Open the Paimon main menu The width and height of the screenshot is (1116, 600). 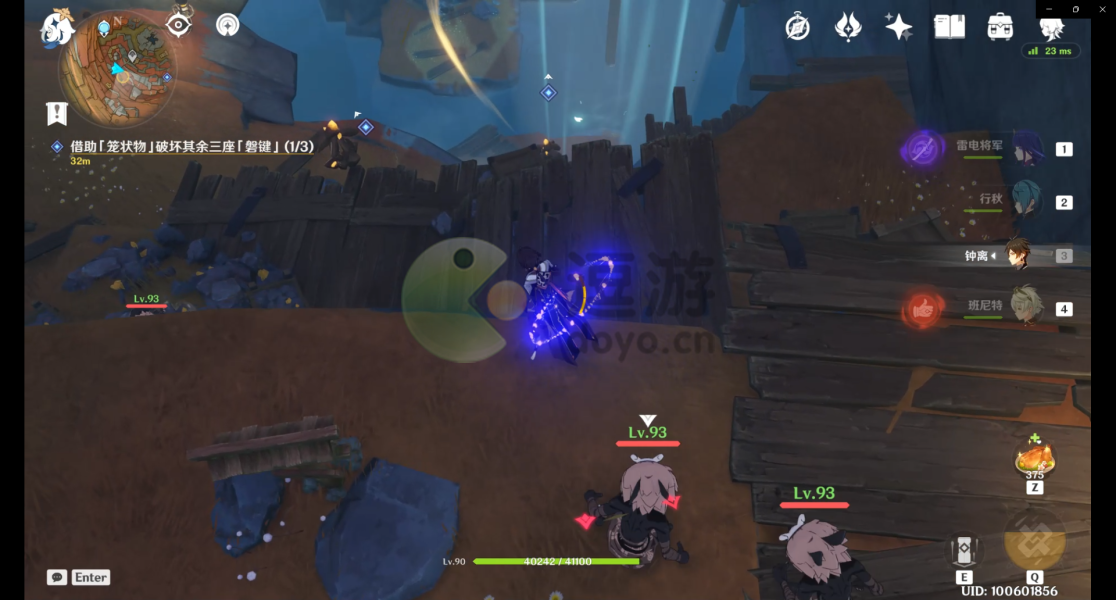click(57, 27)
